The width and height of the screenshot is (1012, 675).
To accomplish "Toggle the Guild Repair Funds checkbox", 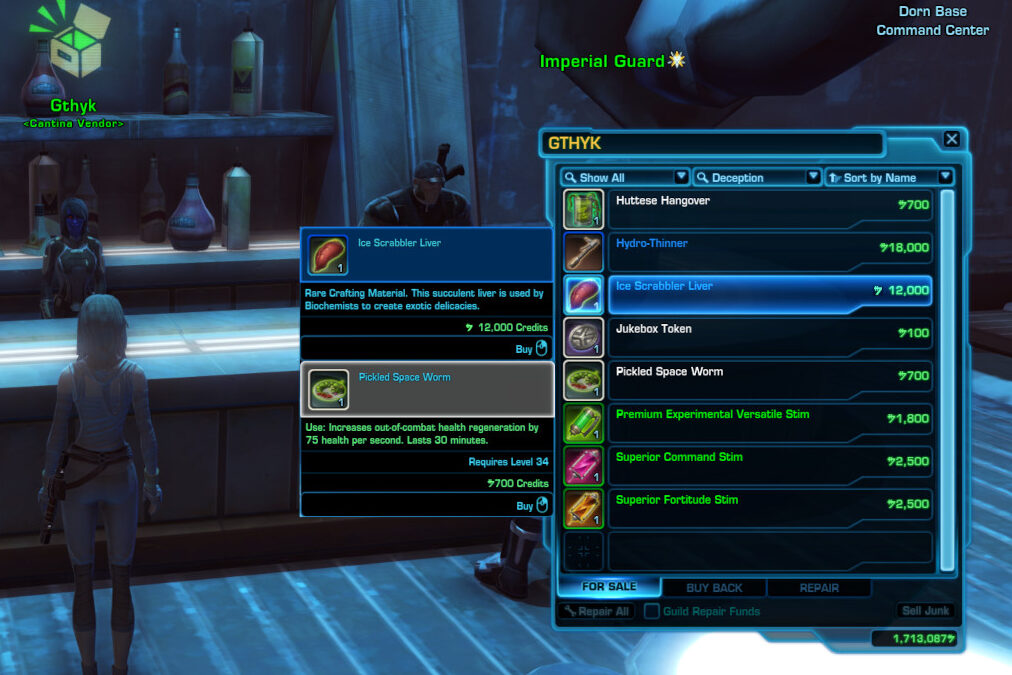I will tap(652, 611).
